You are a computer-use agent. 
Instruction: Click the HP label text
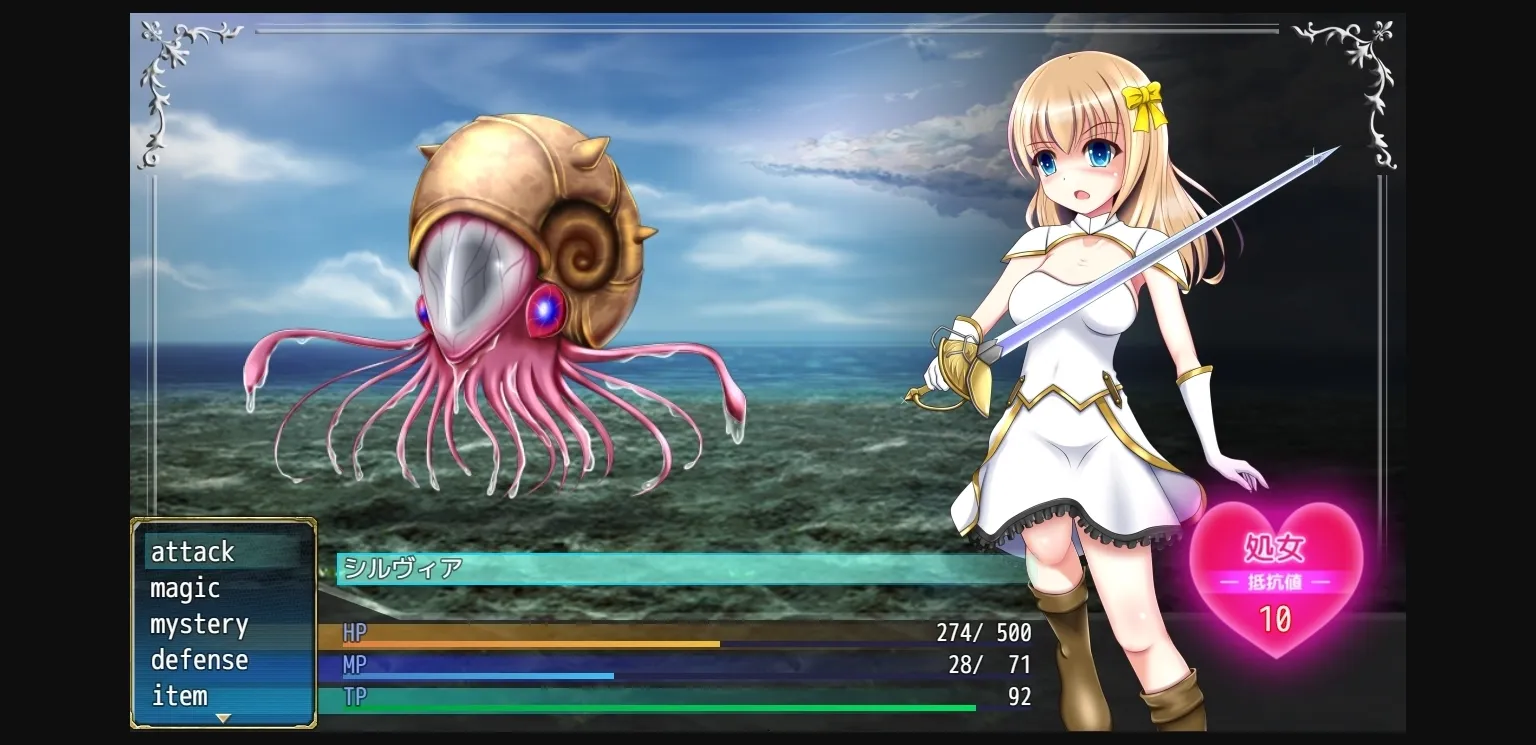[x=352, y=633]
